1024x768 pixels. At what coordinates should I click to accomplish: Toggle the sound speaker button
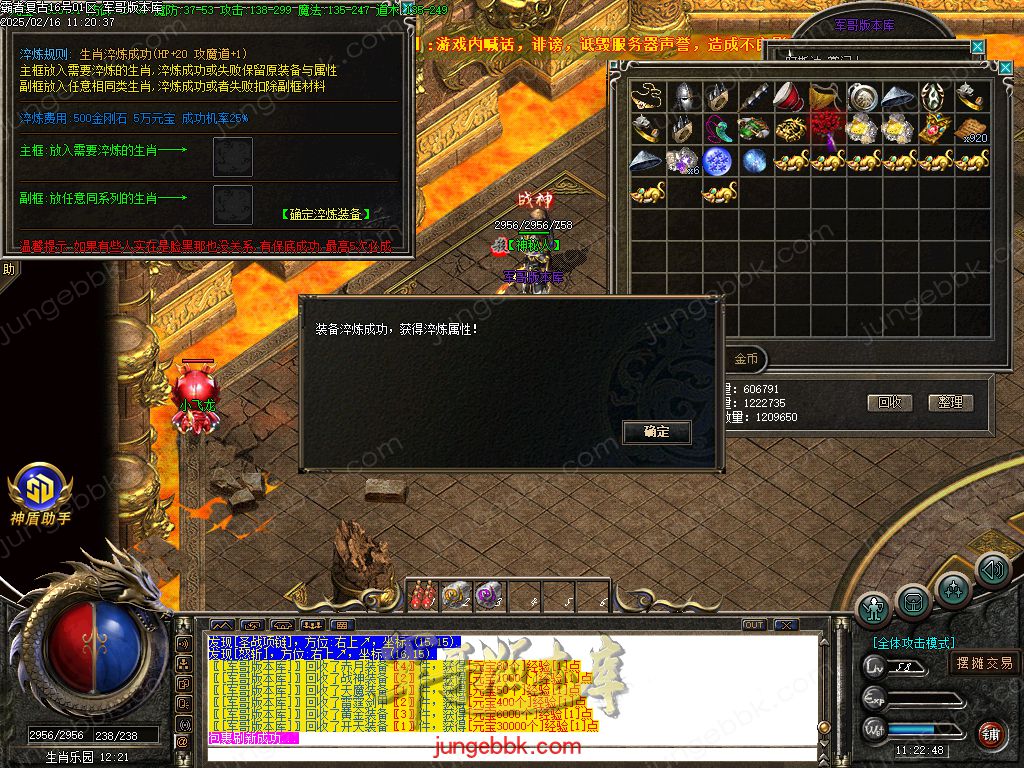(993, 570)
